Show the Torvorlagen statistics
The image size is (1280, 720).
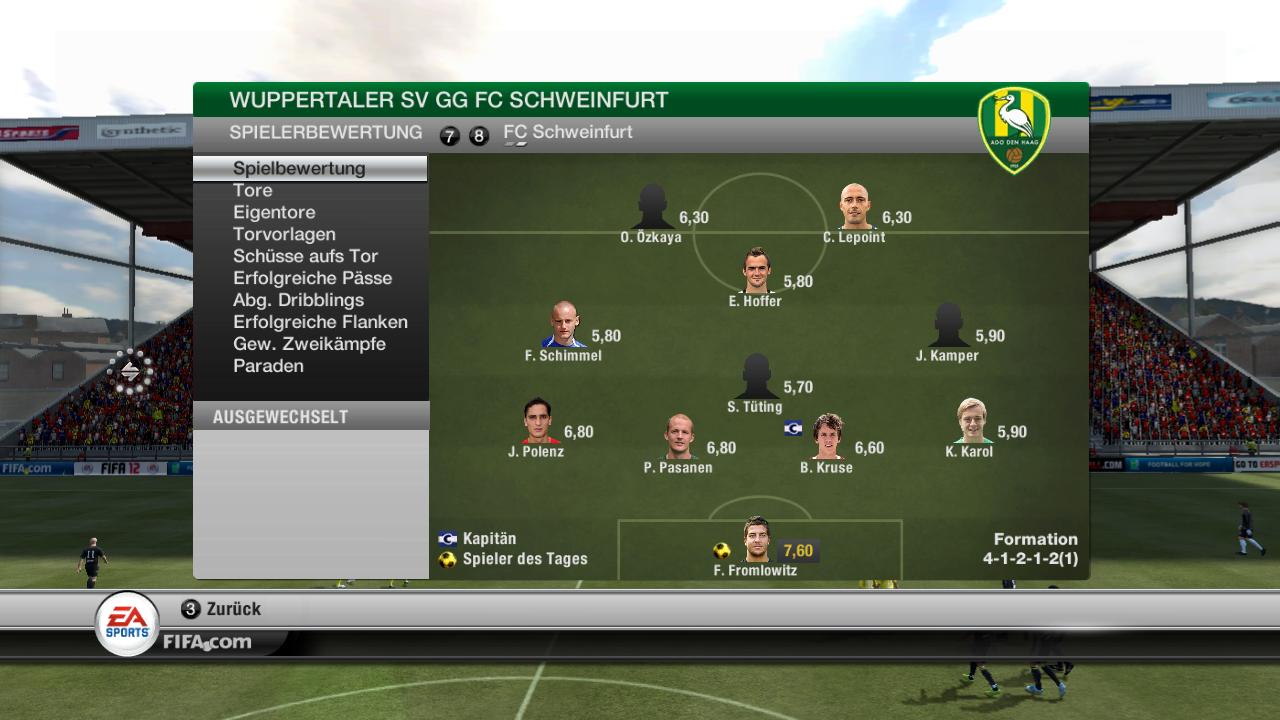284,234
